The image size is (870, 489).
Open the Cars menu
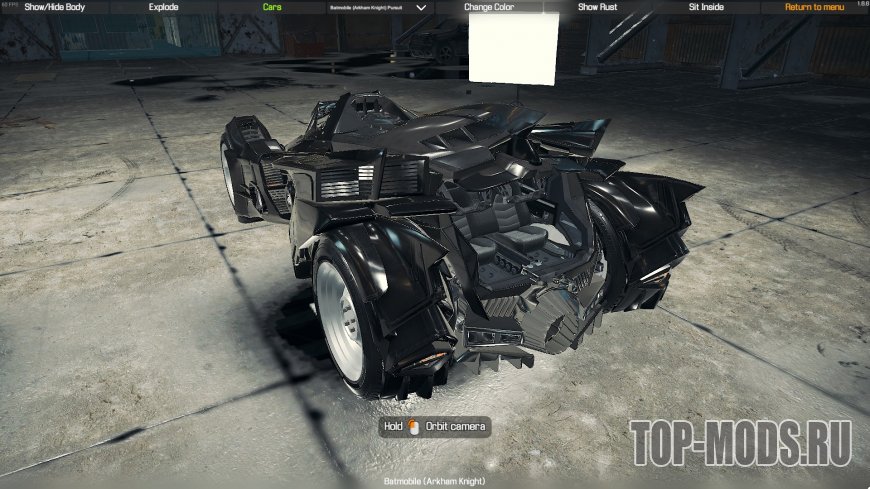pyautogui.click(x=272, y=7)
